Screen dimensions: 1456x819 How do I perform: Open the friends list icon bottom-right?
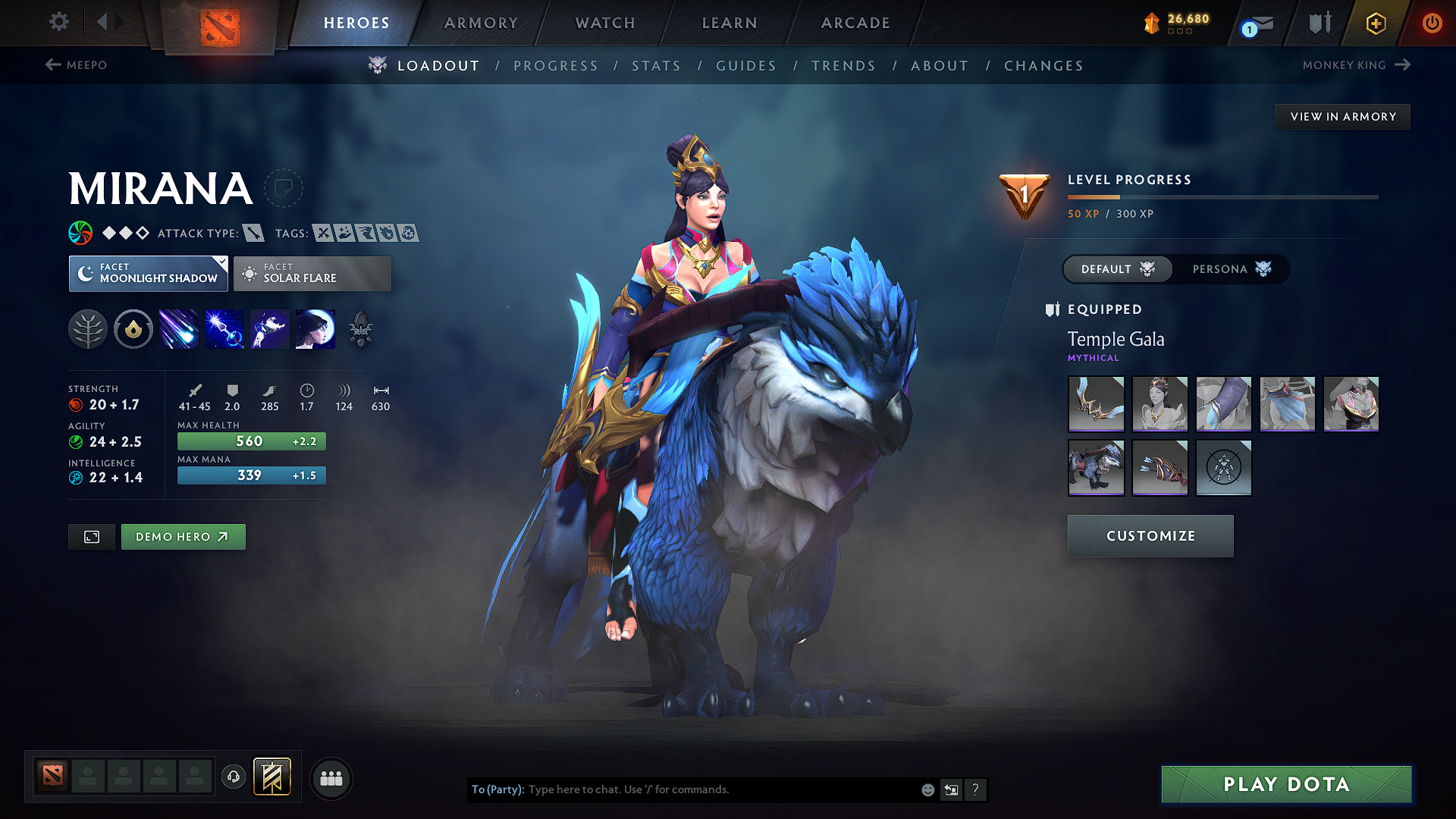pyautogui.click(x=331, y=778)
